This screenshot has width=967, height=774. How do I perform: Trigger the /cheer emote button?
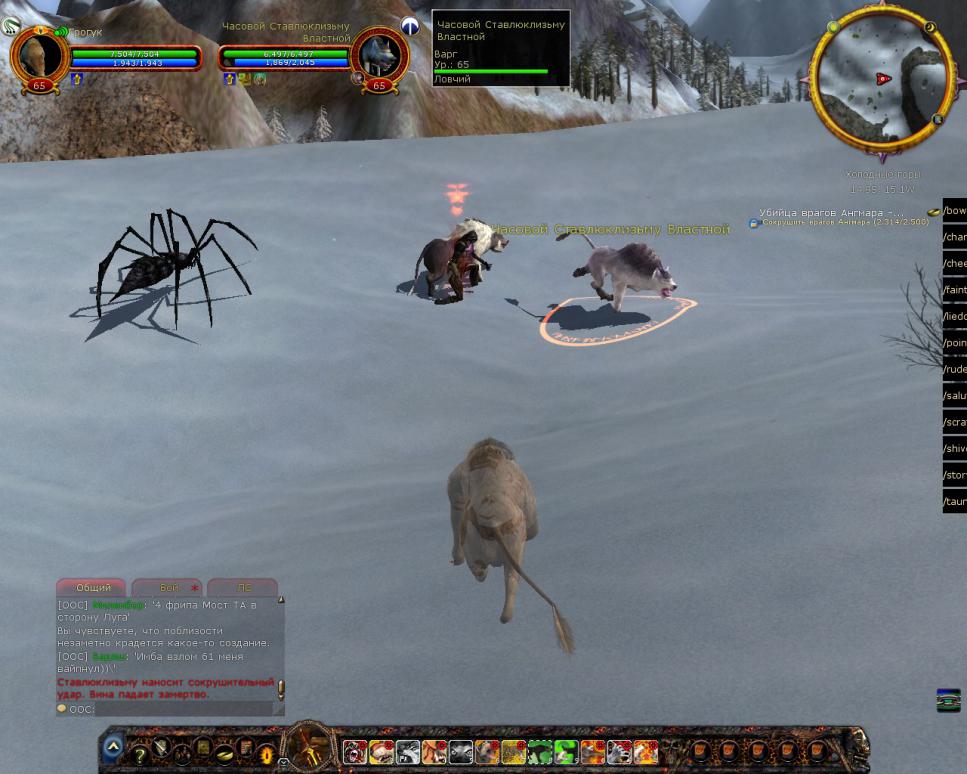pyautogui.click(x=955, y=263)
